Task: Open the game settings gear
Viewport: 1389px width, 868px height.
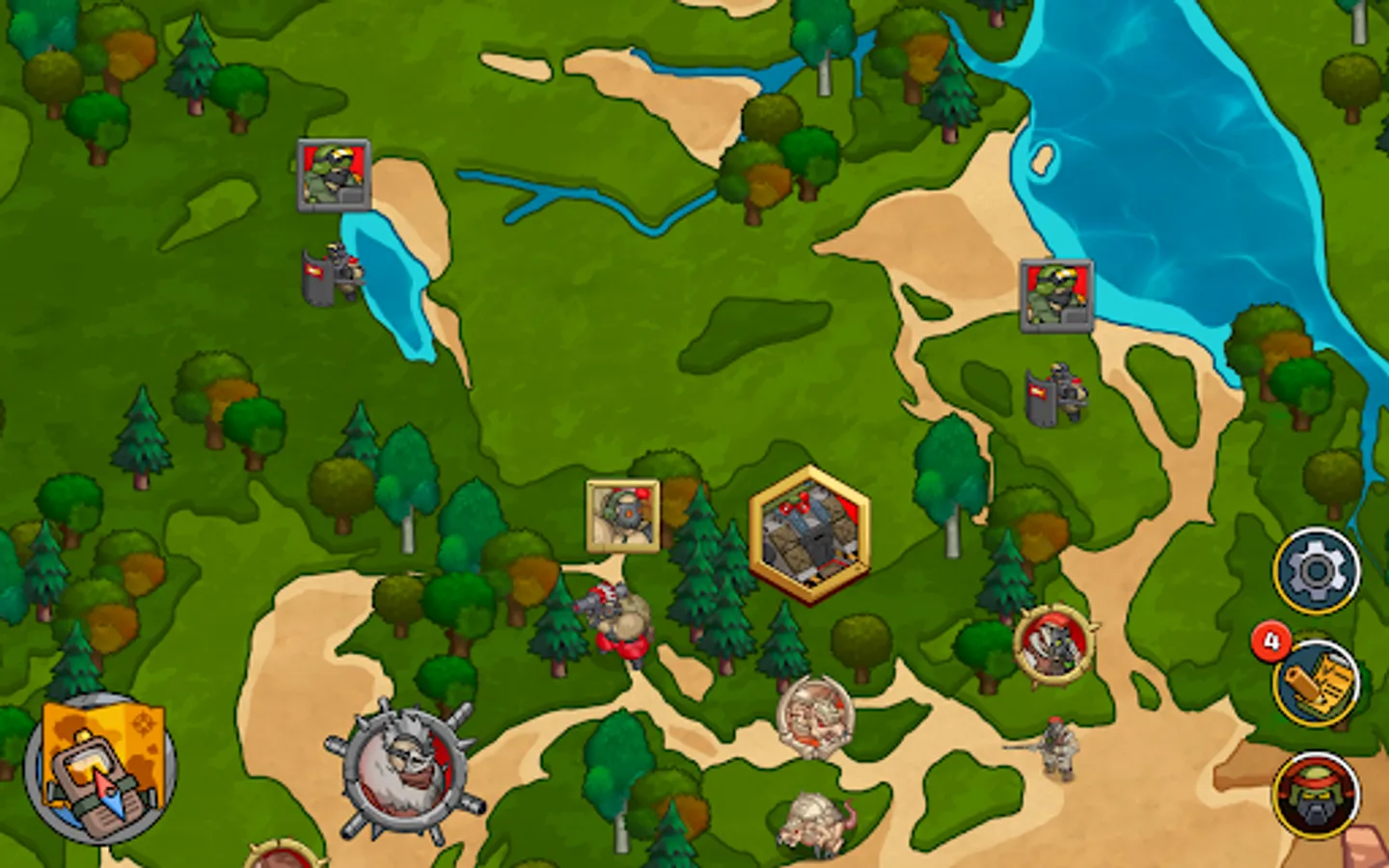Action: pyautogui.click(x=1318, y=569)
